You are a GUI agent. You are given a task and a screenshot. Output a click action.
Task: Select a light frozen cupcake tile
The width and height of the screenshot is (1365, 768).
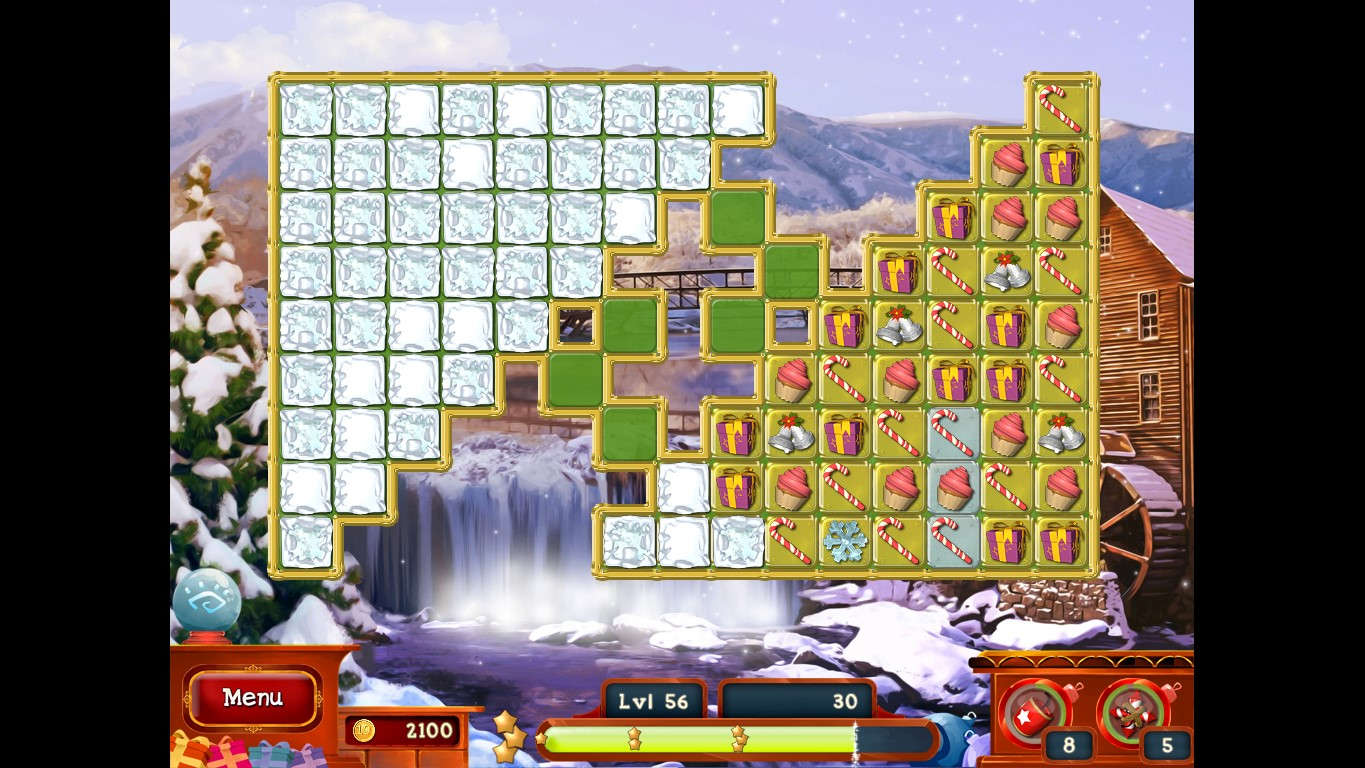[952, 487]
